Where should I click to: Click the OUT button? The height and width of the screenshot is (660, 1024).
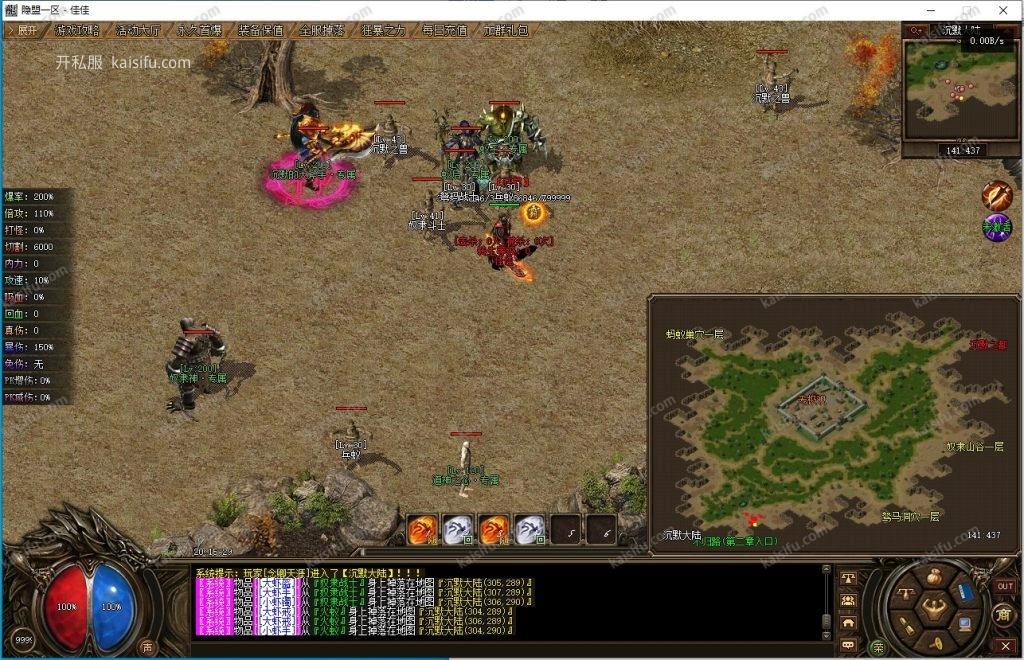click(1005, 586)
